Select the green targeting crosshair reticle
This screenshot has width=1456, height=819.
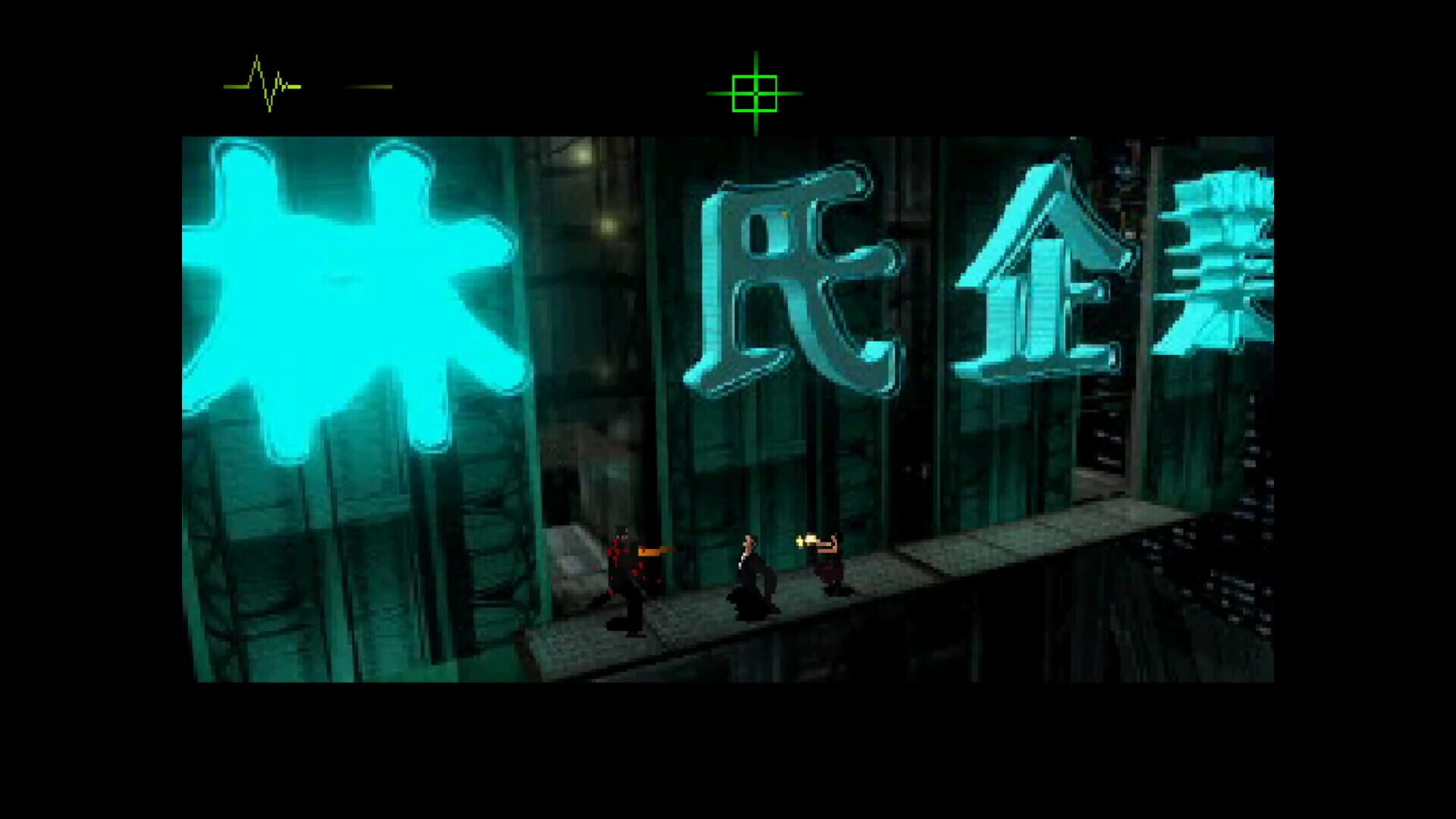755,93
